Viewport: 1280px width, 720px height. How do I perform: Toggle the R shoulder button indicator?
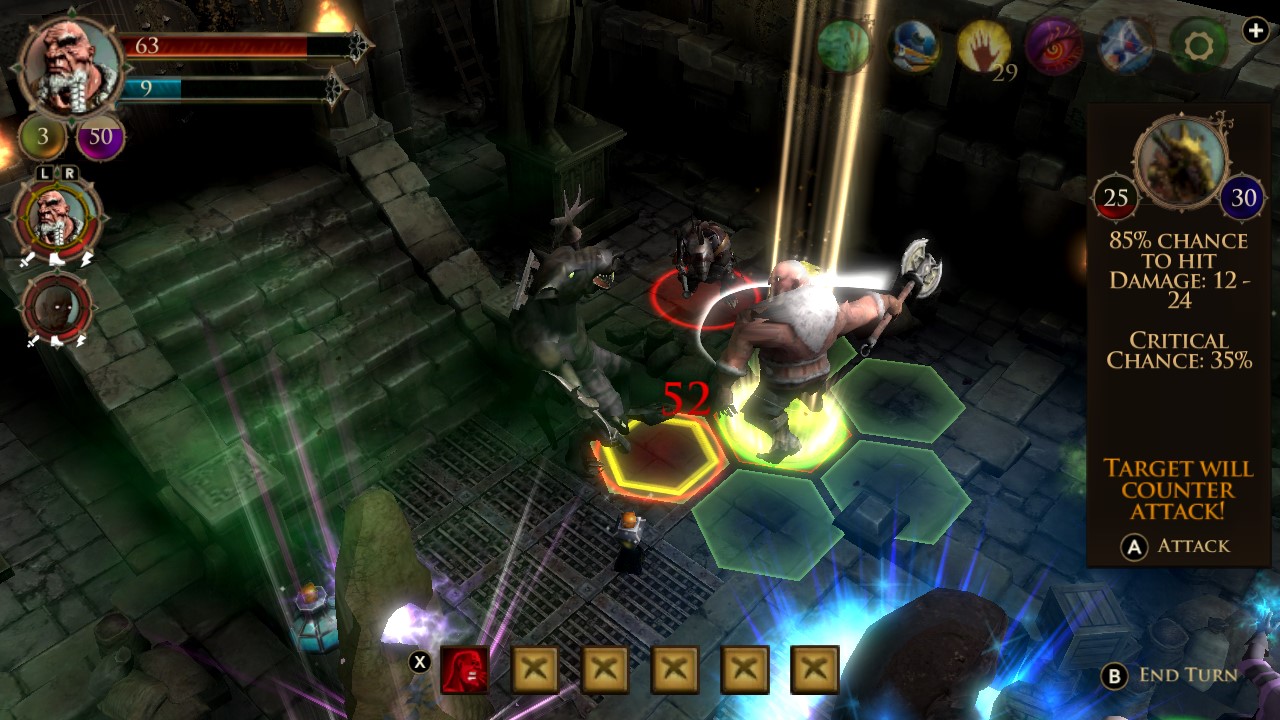pos(71,172)
